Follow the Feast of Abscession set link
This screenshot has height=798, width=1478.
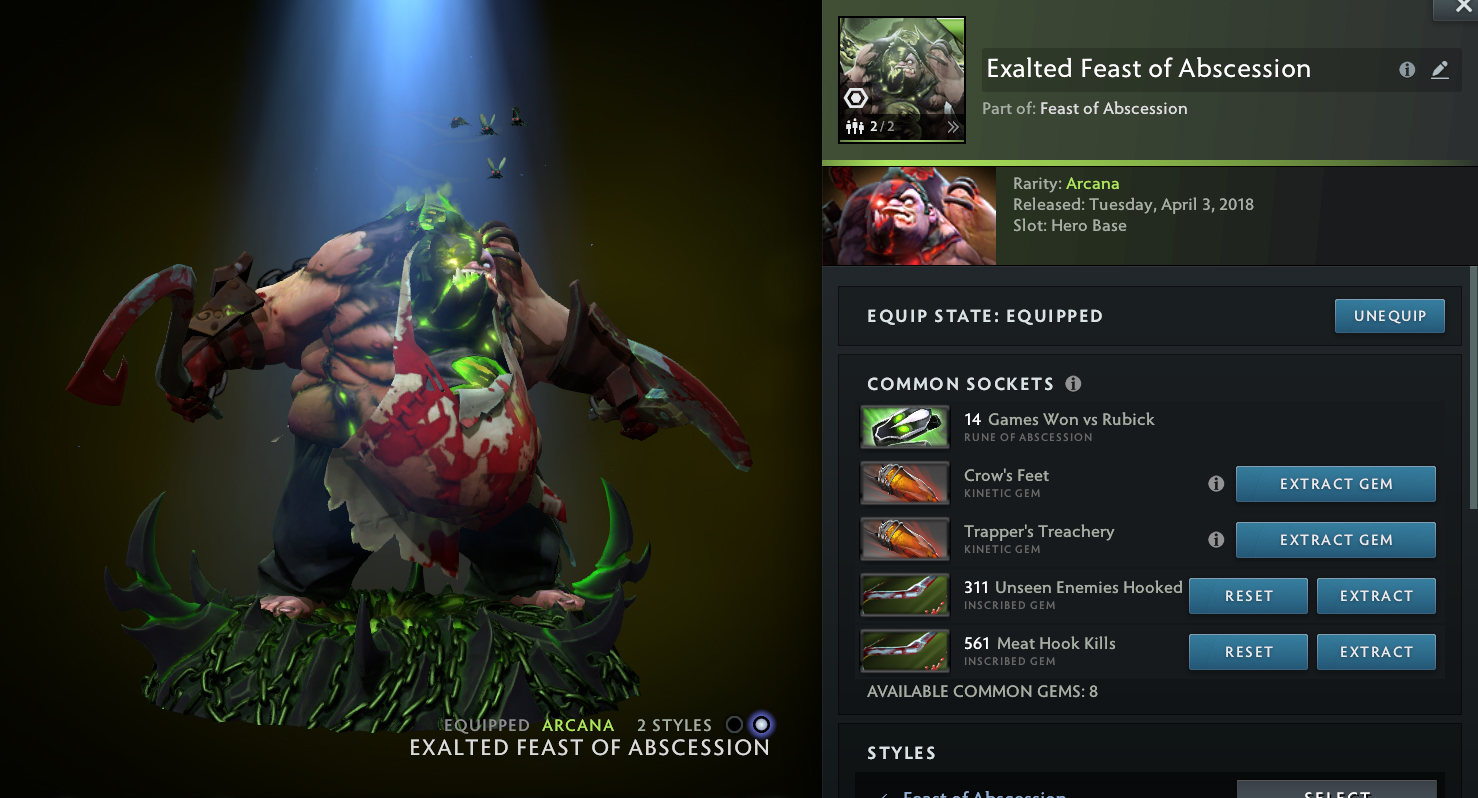(1113, 109)
